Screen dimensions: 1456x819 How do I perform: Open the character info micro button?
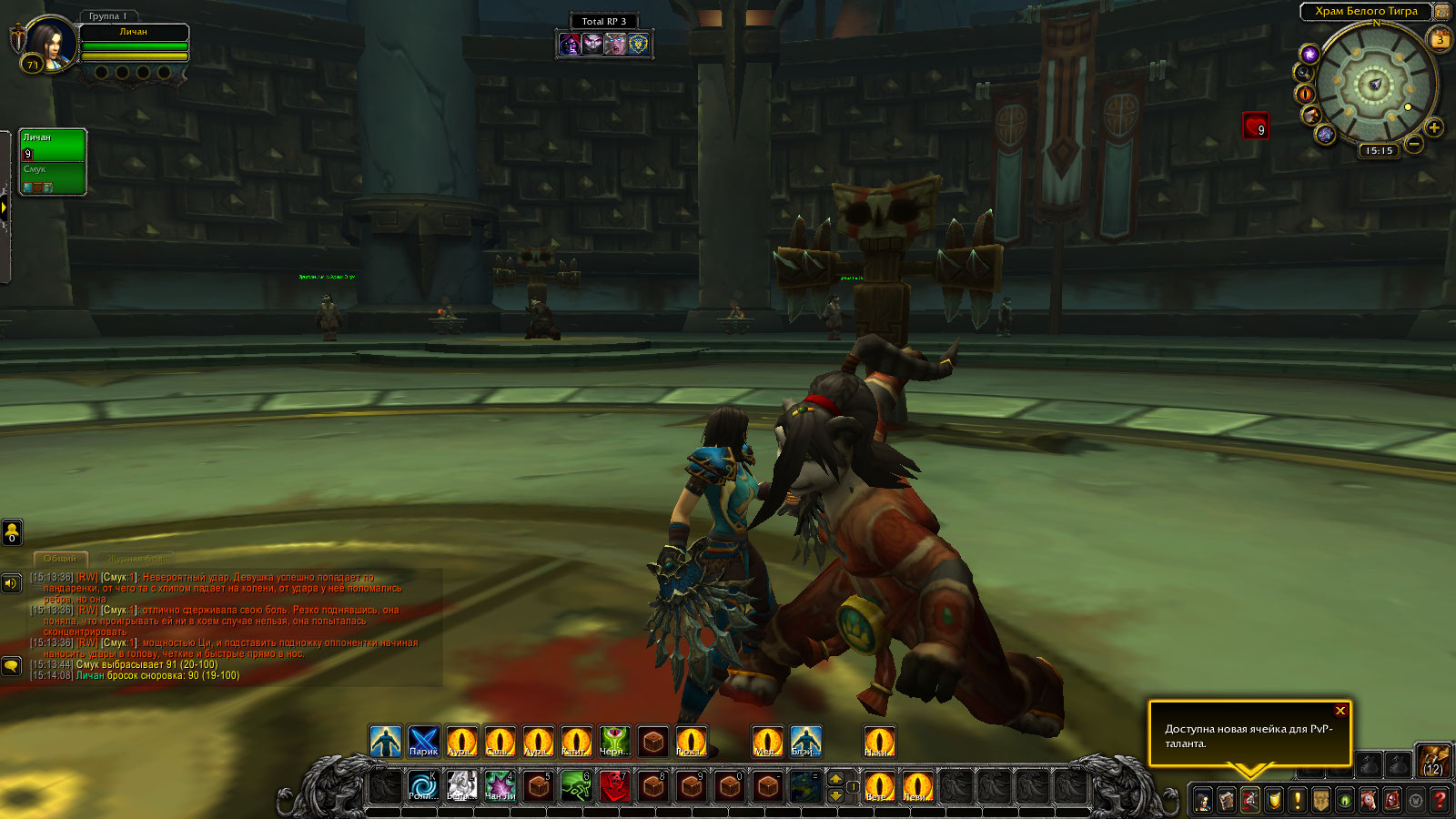coord(1202,801)
